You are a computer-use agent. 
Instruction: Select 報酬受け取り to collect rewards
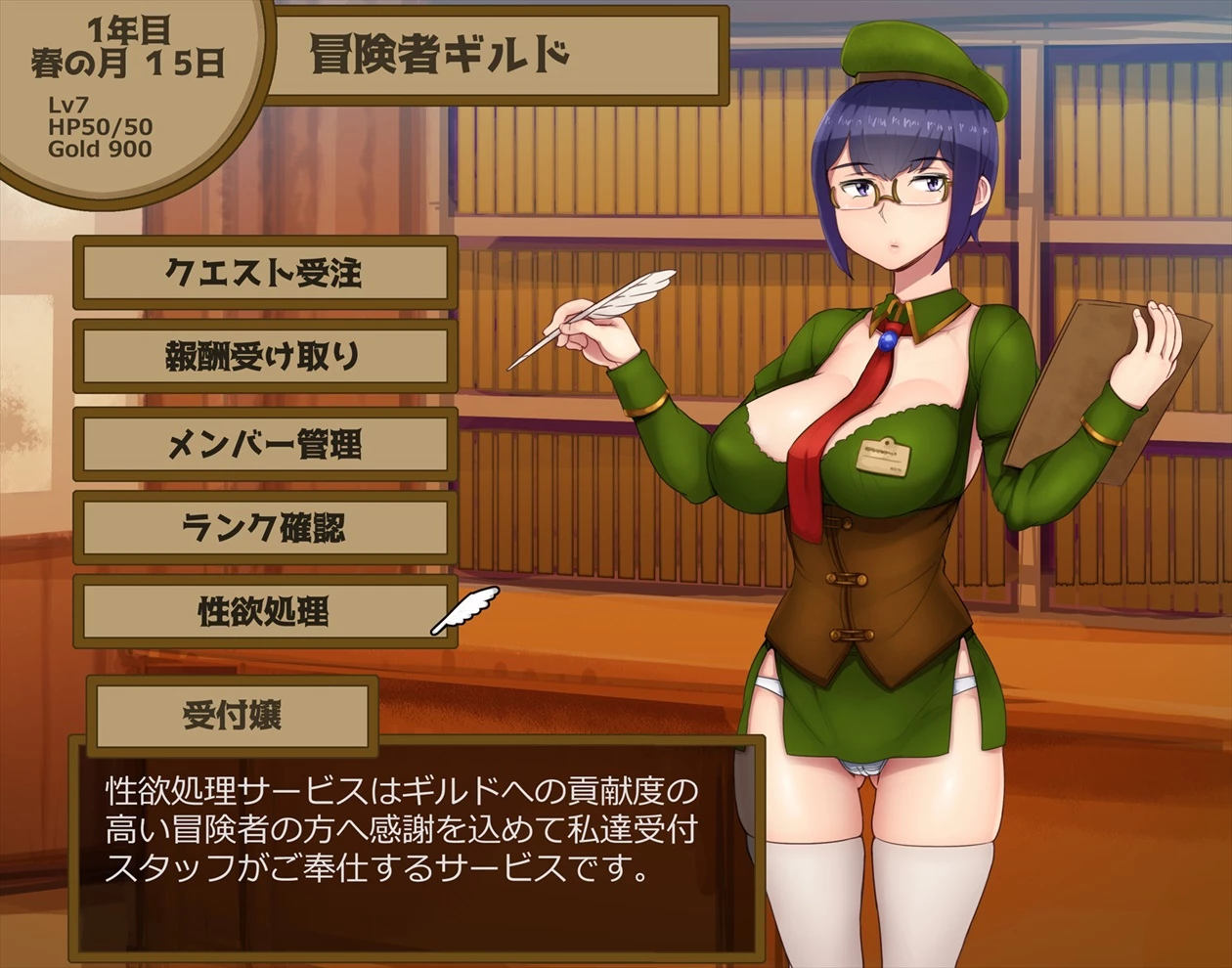pos(264,358)
